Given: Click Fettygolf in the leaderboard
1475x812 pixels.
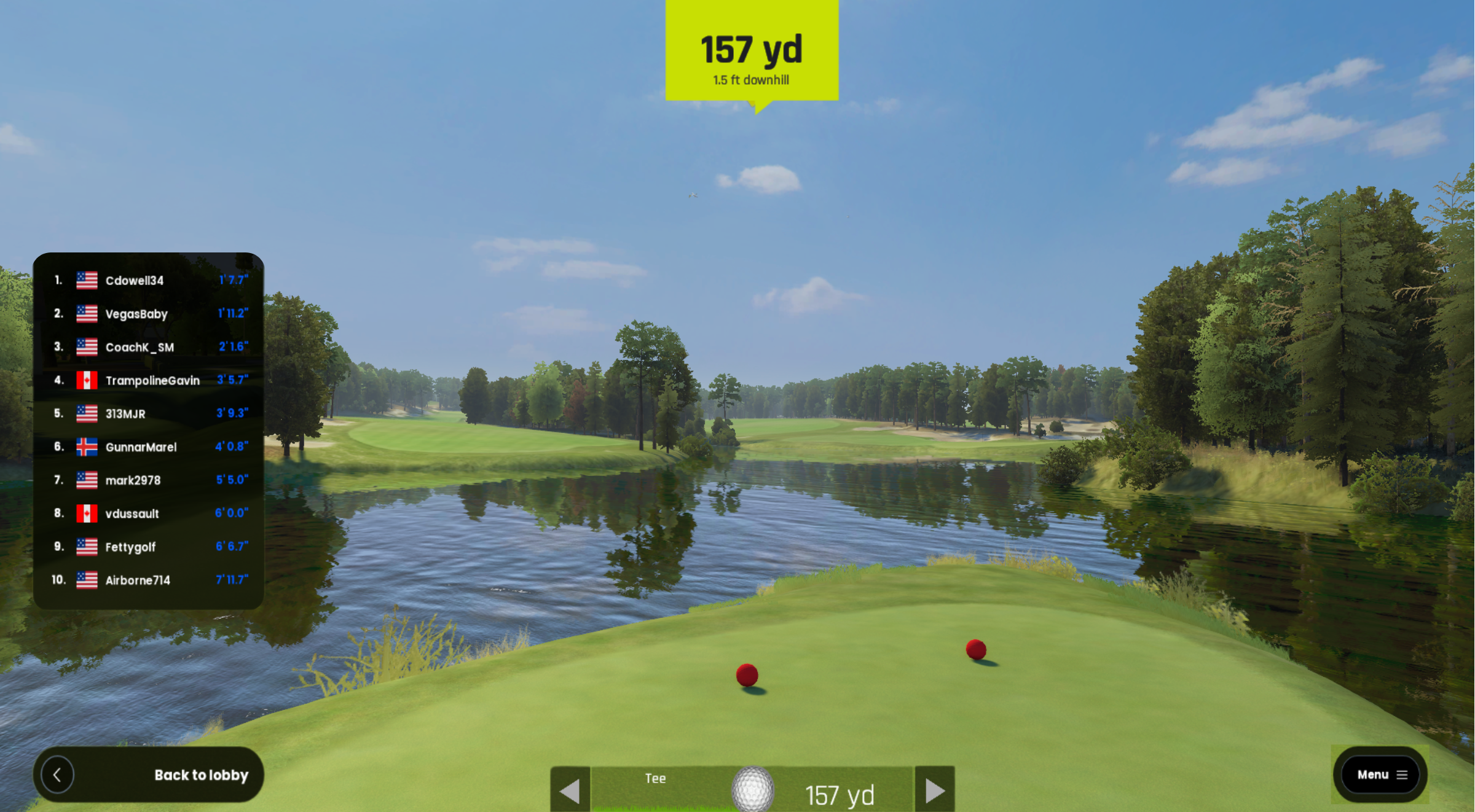Looking at the screenshot, I should [x=149, y=546].
